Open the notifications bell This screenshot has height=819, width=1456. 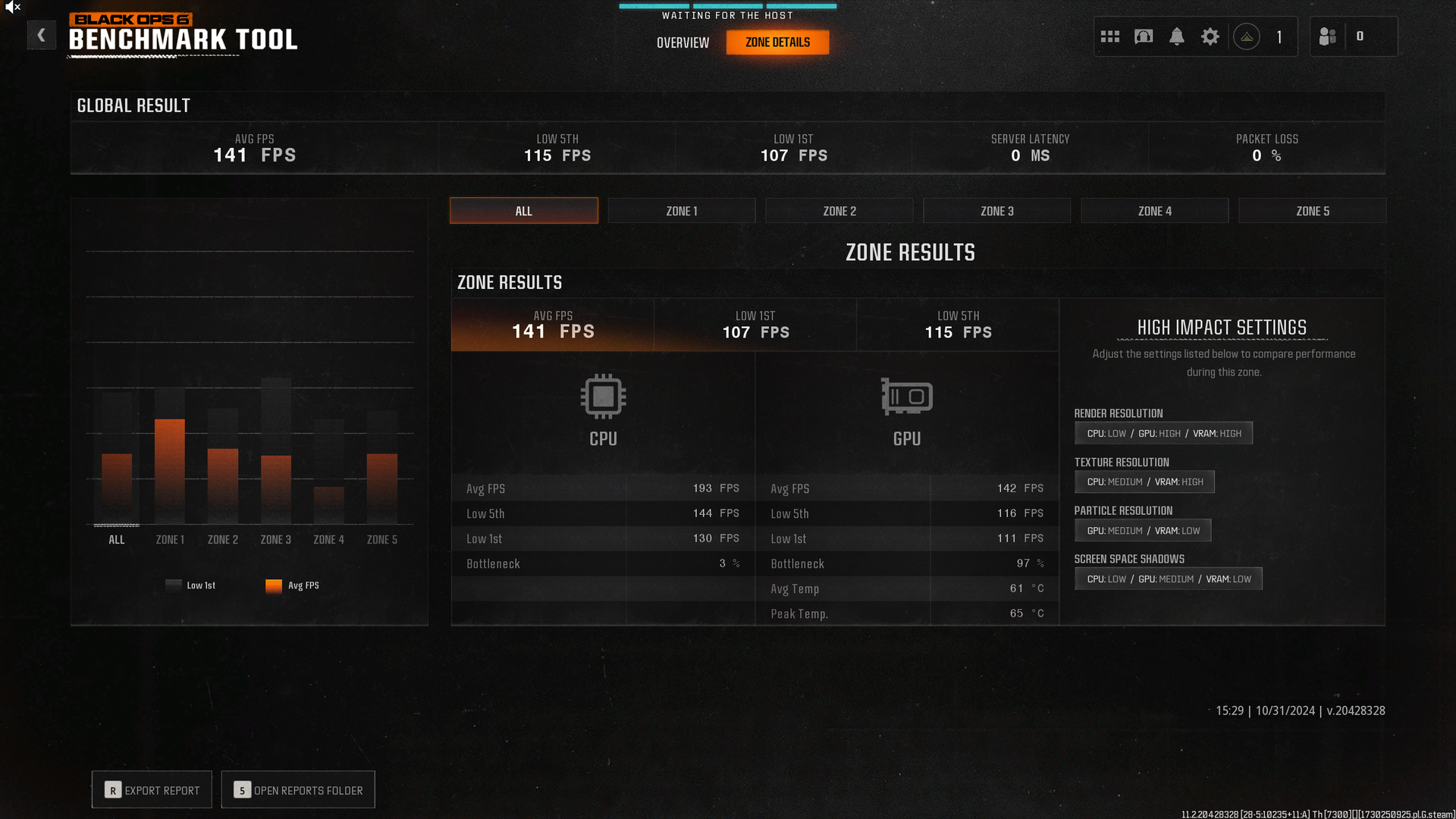pyautogui.click(x=1176, y=36)
